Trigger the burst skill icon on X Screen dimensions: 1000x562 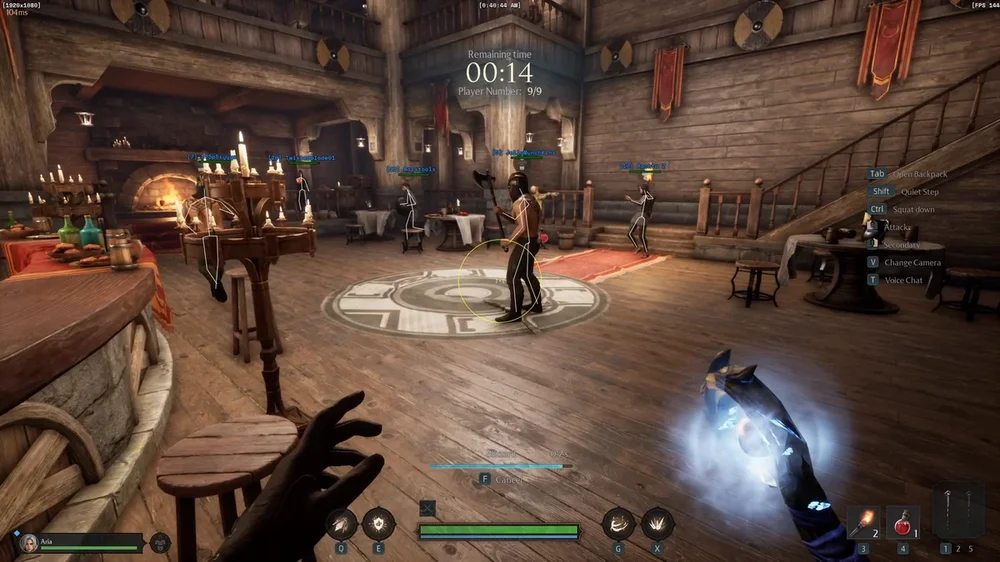(657, 522)
